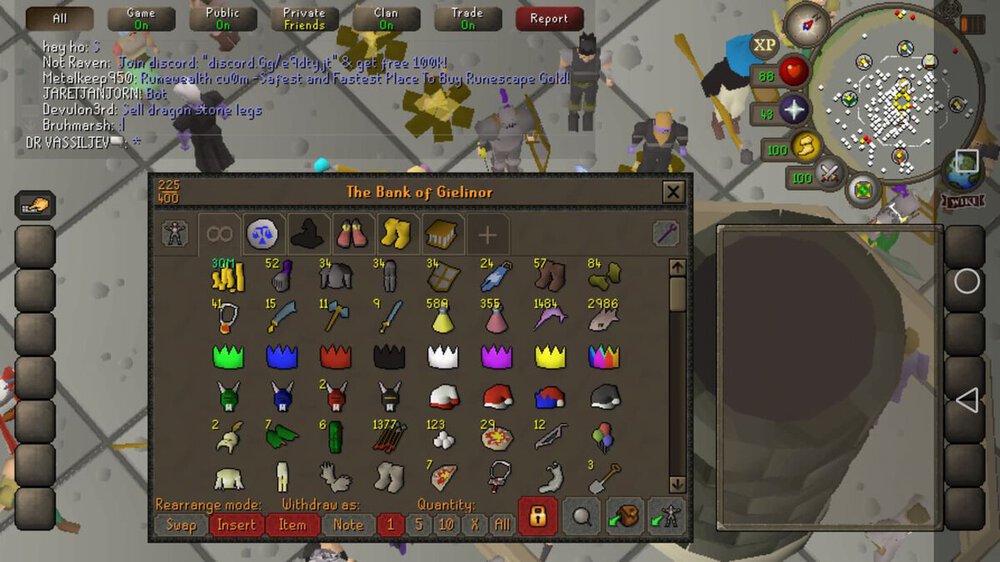Screen dimensions: 1000x562
Task: Set rearrange mode to Insert
Action: click(237, 524)
